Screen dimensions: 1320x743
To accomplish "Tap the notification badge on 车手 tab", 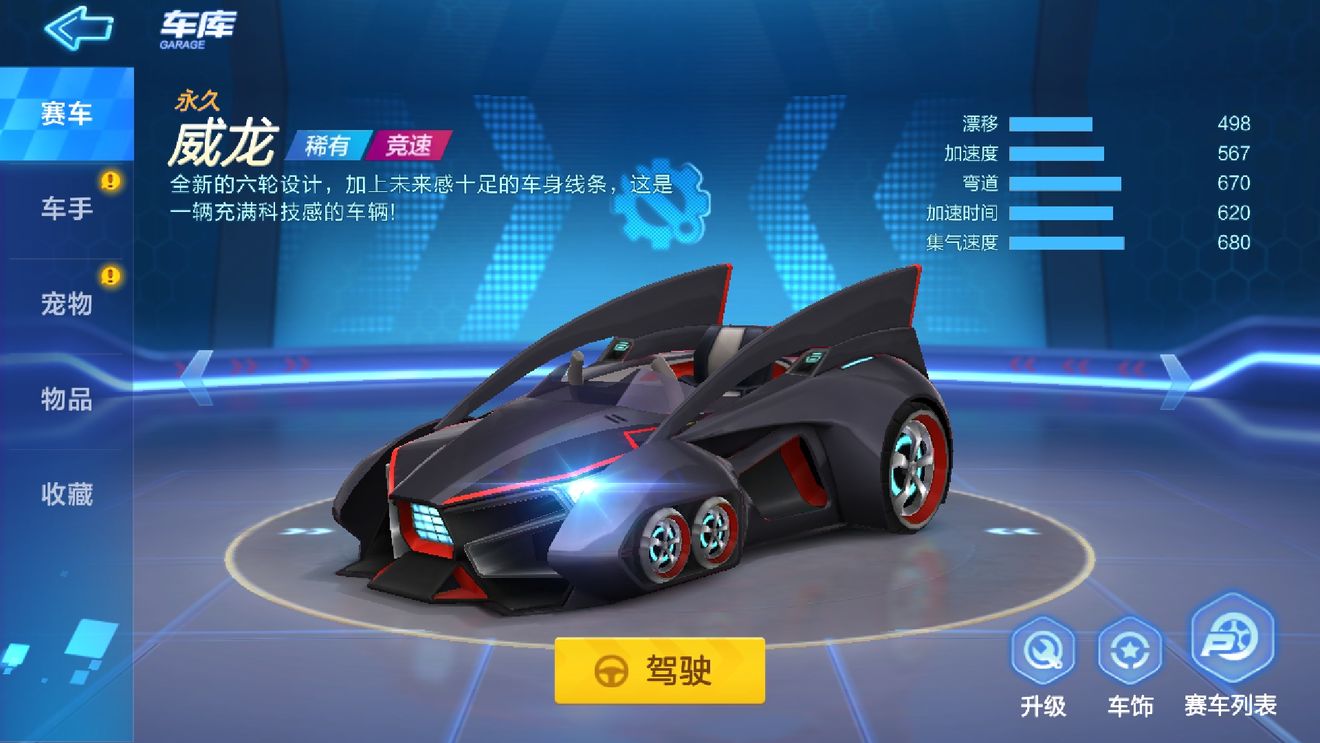I will tap(113, 180).
